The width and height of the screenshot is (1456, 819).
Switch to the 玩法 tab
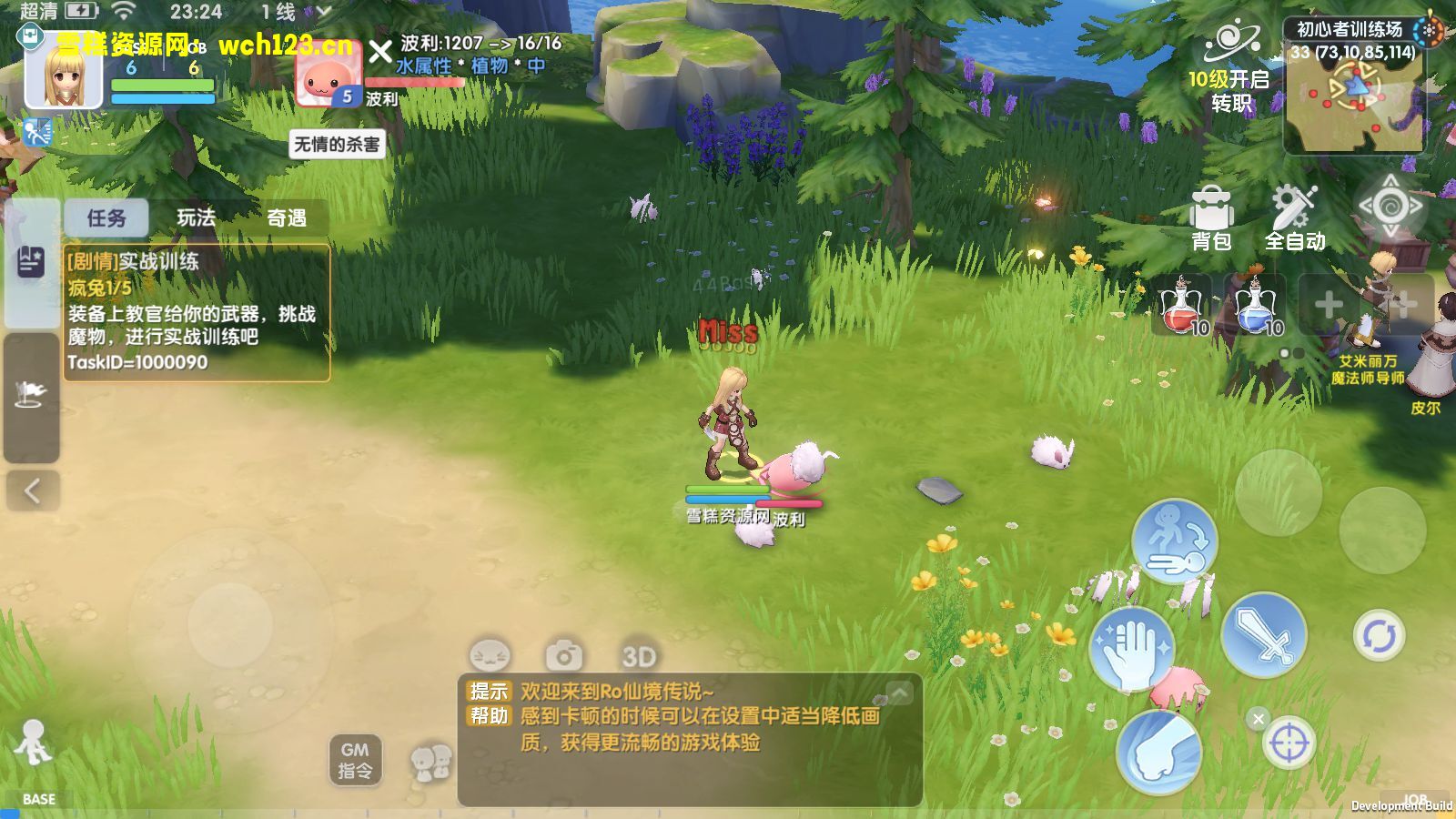[197, 218]
